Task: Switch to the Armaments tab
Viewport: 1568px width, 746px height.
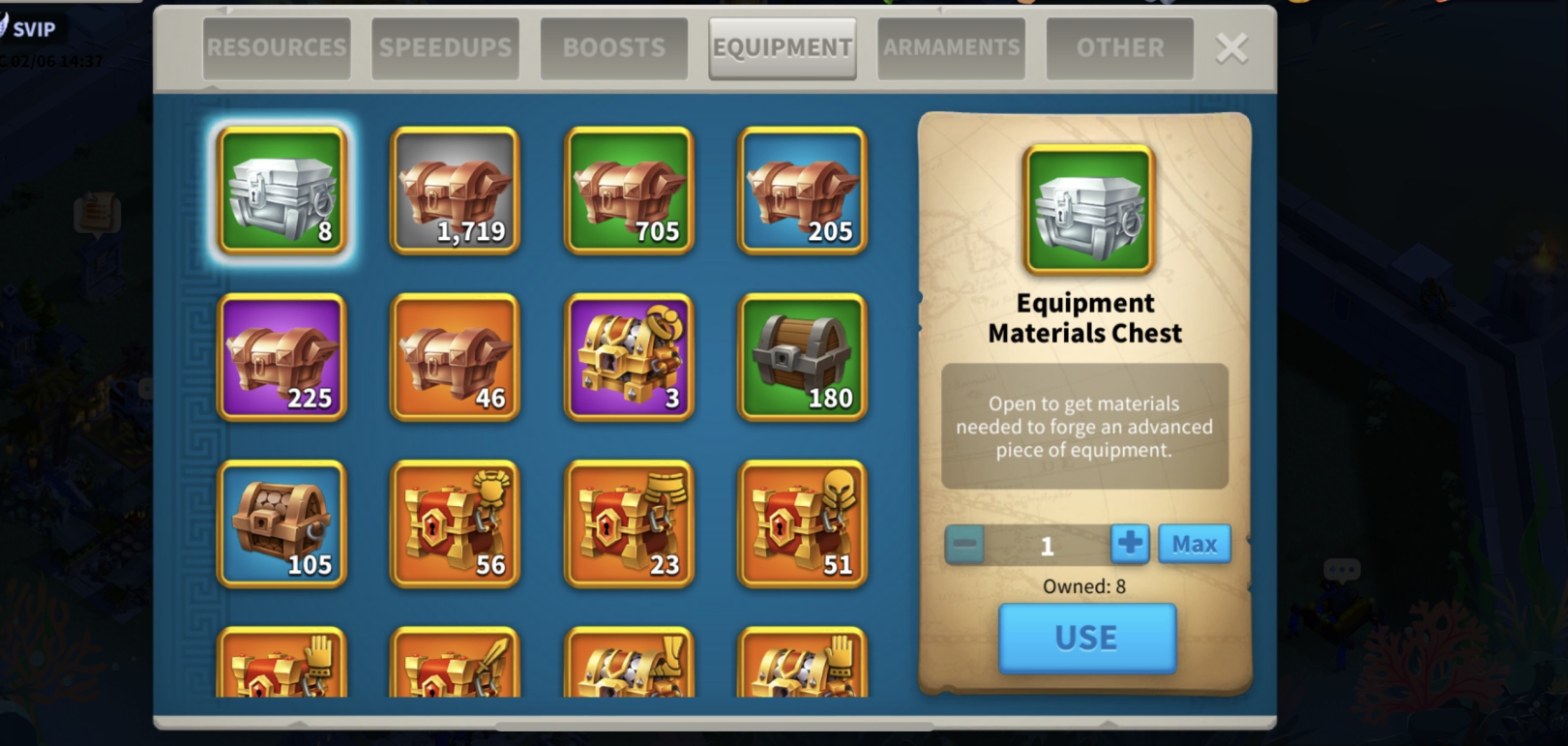Action: tap(951, 48)
